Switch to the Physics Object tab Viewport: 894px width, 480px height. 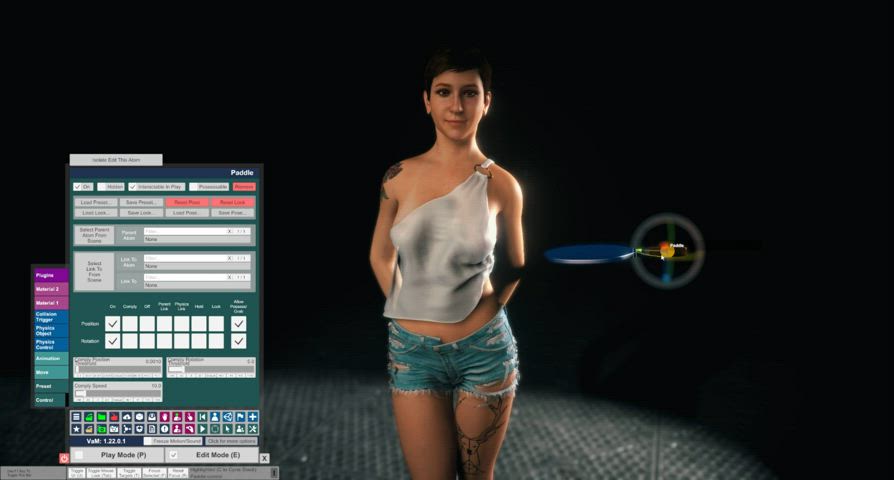click(50, 330)
